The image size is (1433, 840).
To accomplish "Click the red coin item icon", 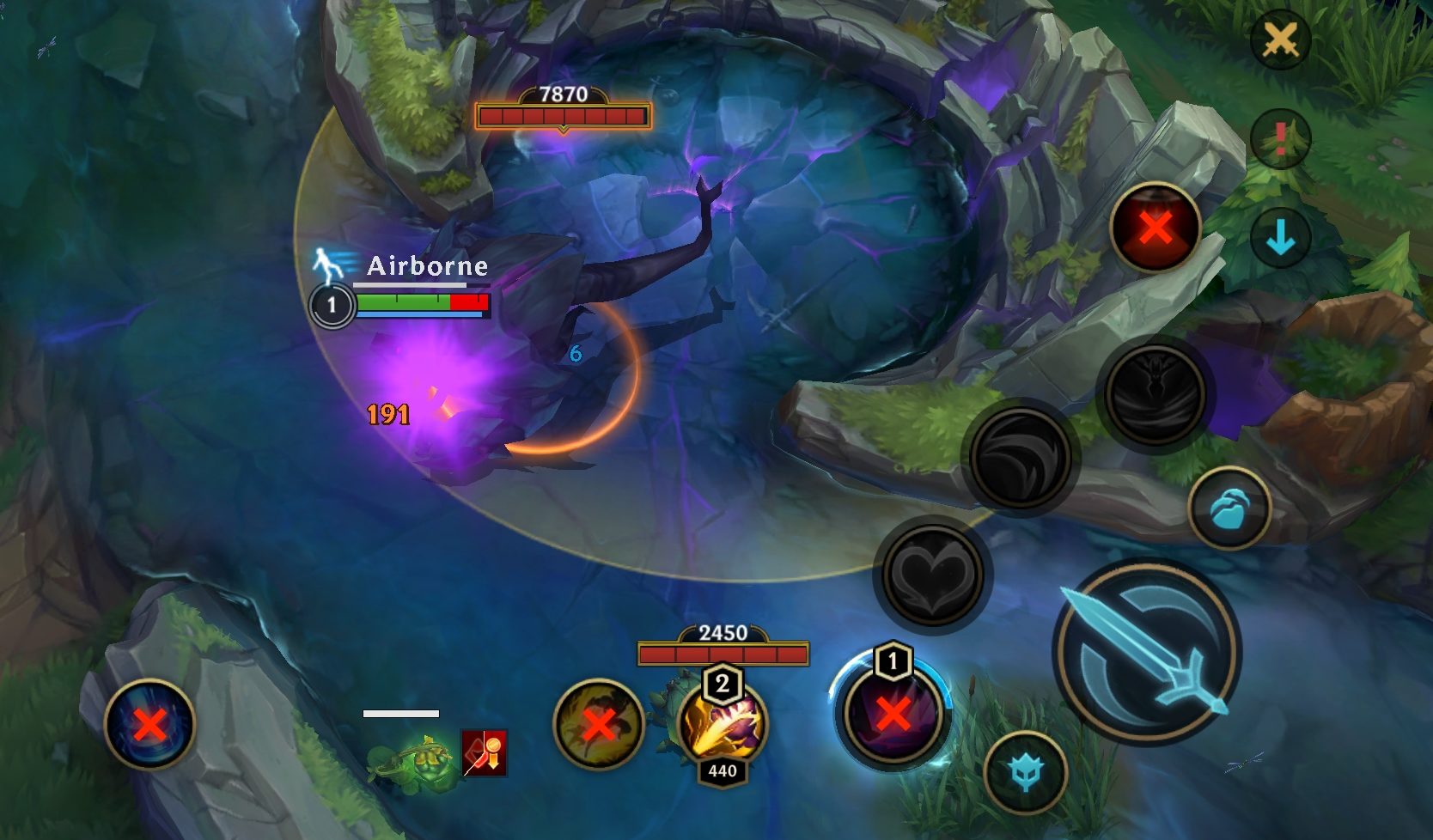I will point(484,752).
